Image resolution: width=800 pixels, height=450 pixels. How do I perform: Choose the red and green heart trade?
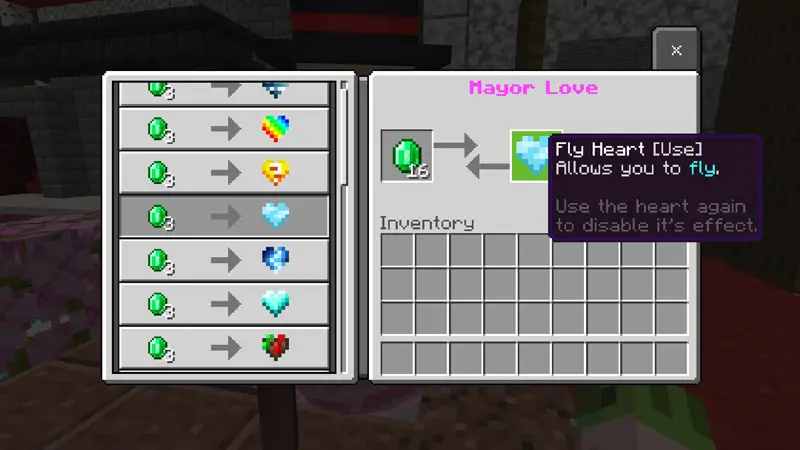tap(224, 347)
